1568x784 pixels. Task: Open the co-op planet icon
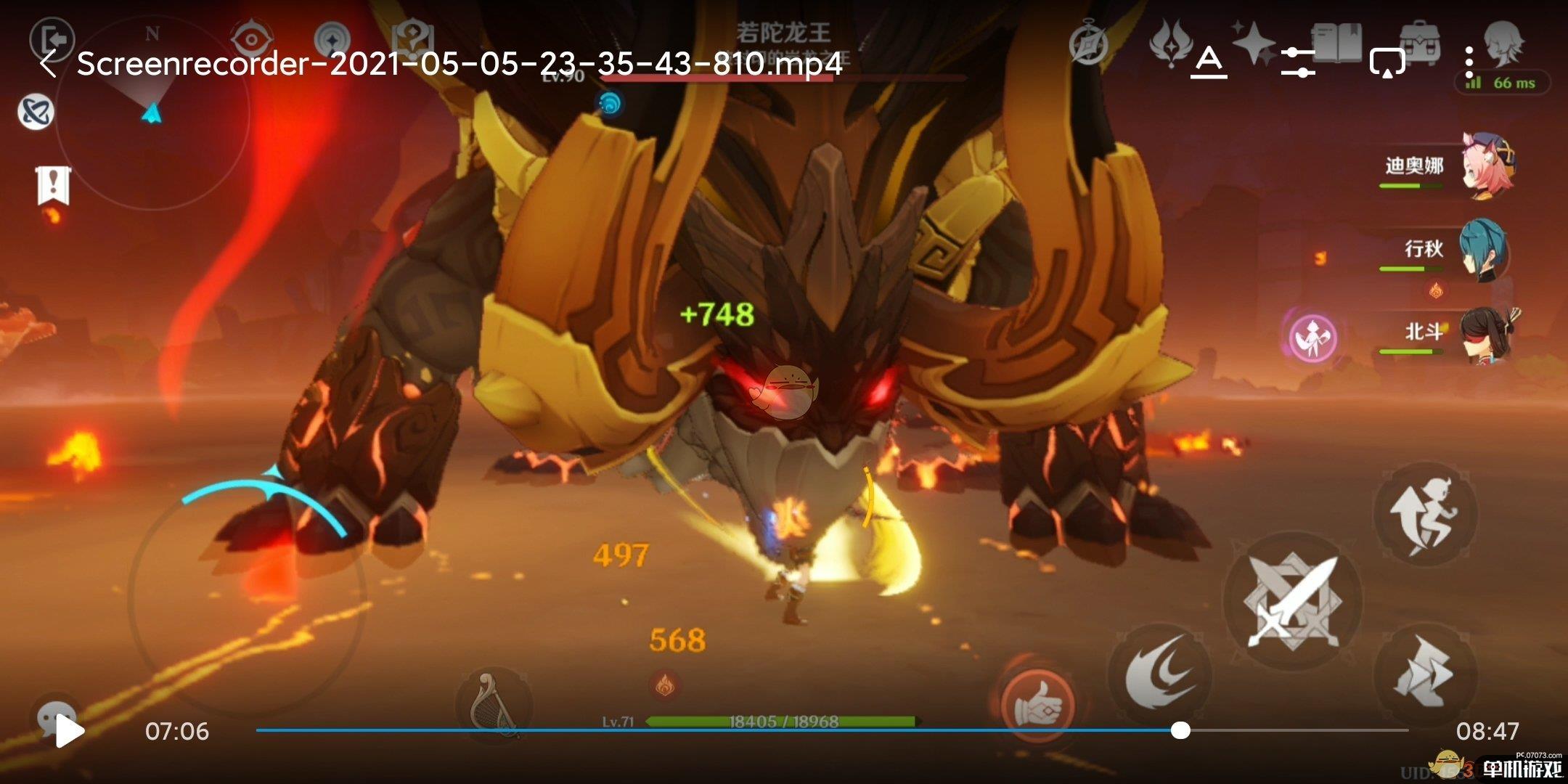pyautogui.click(x=36, y=113)
